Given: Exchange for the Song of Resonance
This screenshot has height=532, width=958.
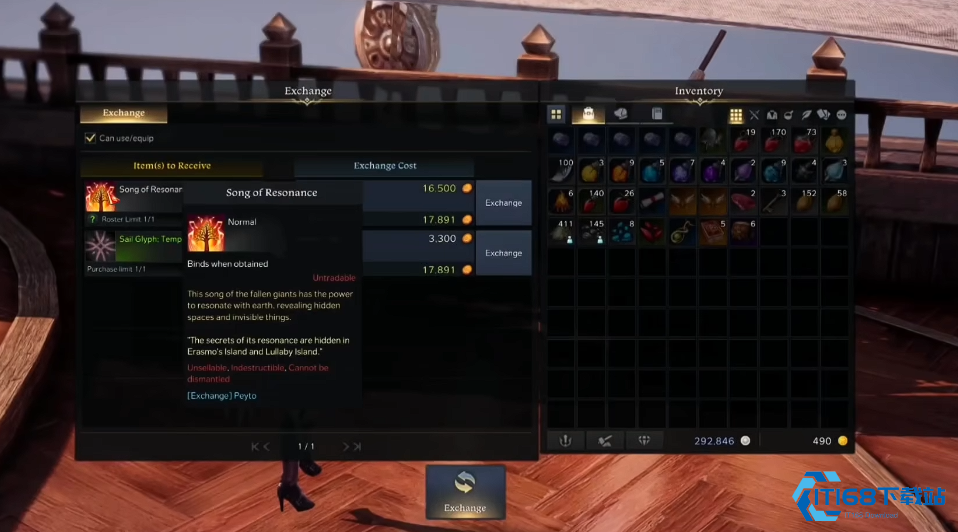Looking at the screenshot, I should tap(503, 203).
